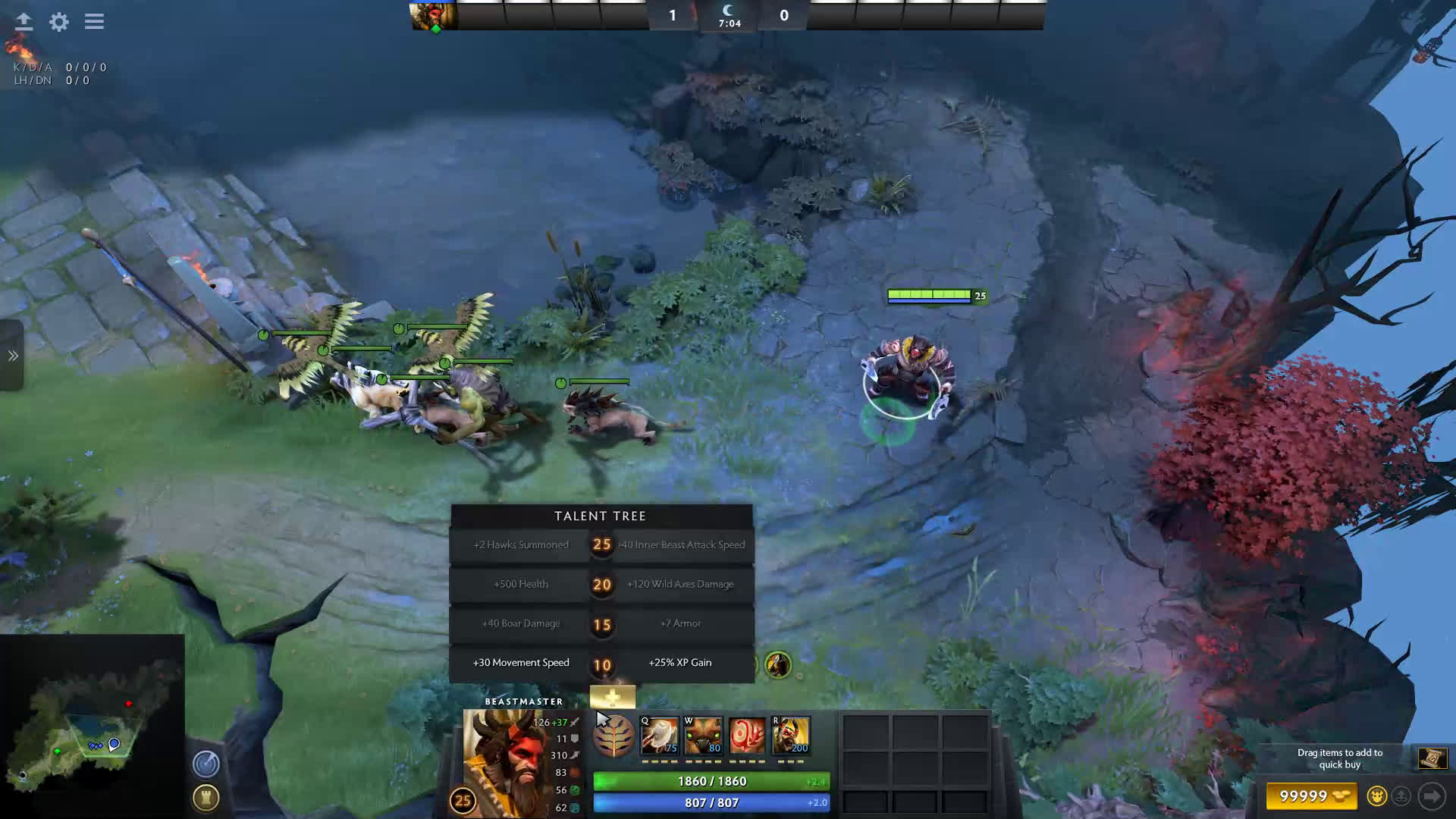Select the Beastmaster portrait in the top scoreboard

coord(433,15)
